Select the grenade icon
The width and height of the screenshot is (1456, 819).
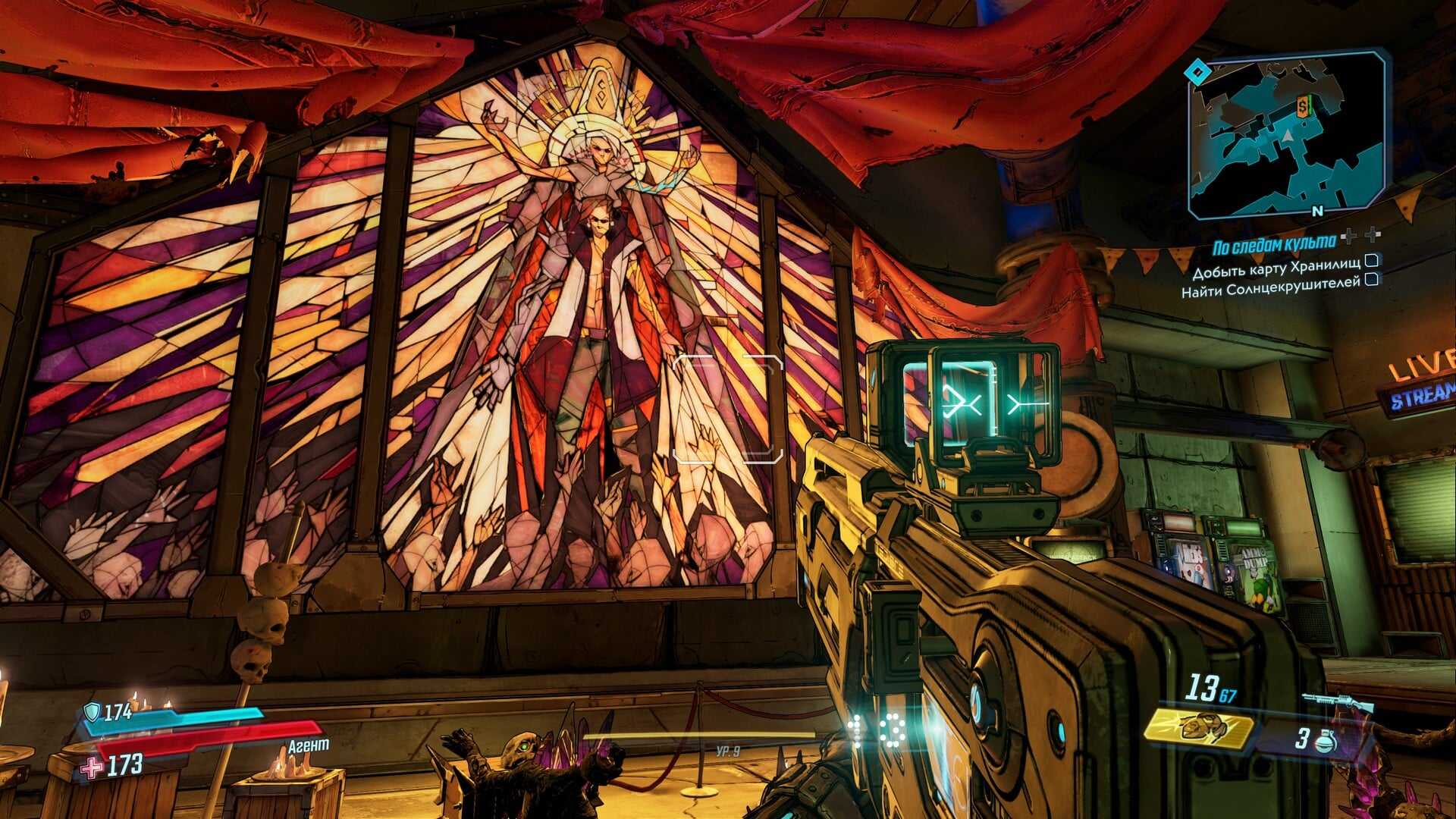(x=1325, y=742)
